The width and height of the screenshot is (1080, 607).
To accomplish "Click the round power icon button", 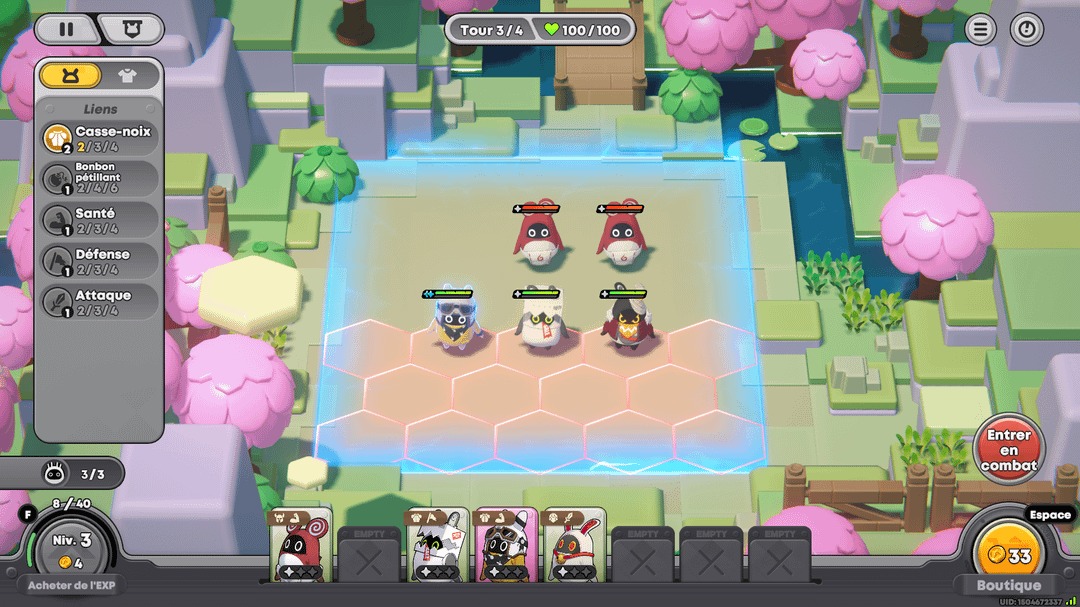I will 1026,29.
